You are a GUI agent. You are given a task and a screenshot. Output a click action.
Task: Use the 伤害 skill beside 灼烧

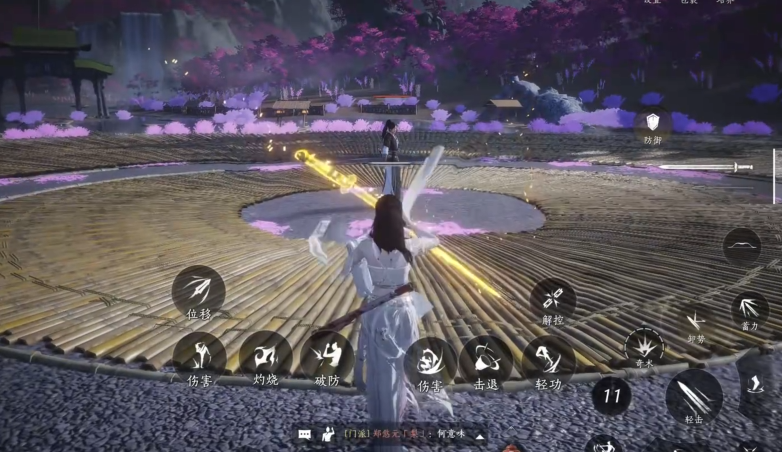pyautogui.click(x=199, y=356)
